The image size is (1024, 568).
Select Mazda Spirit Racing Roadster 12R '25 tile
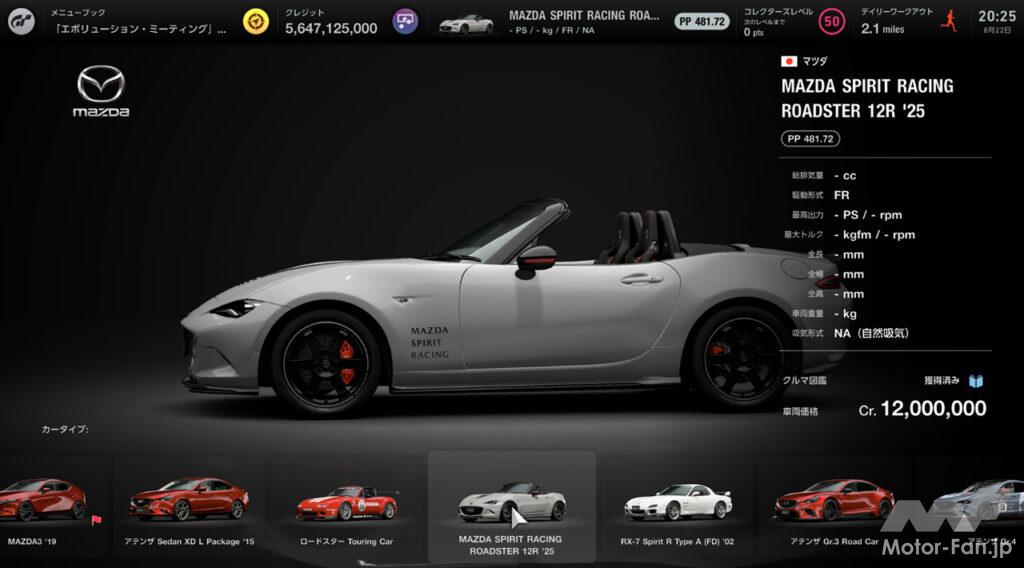click(x=511, y=505)
